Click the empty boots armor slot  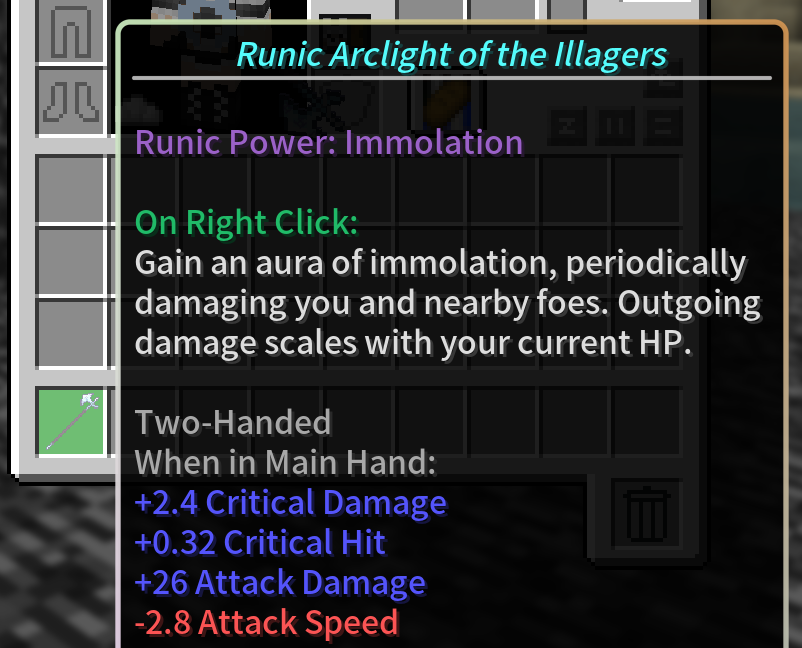pos(71,100)
